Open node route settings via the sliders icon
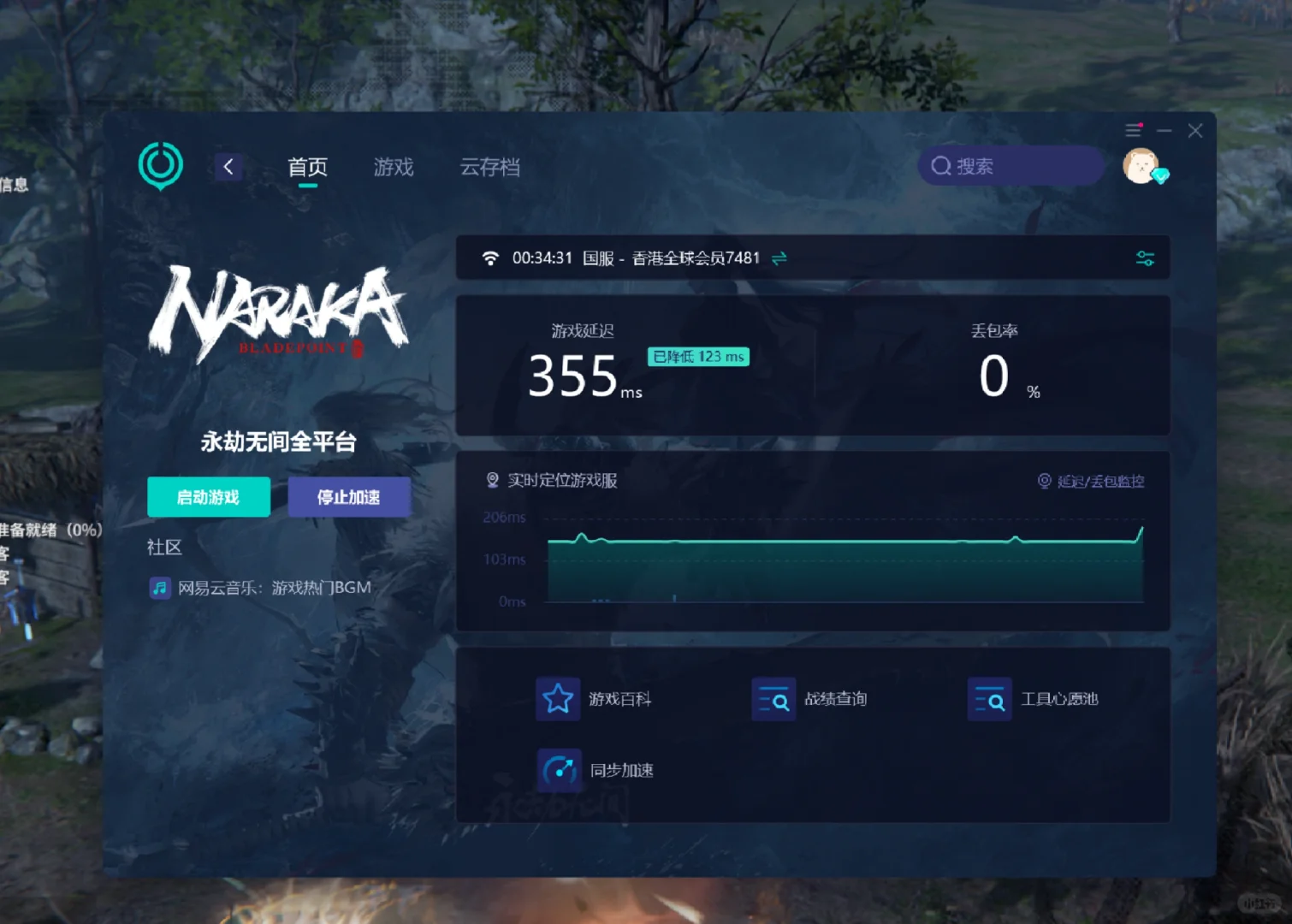 (1145, 258)
